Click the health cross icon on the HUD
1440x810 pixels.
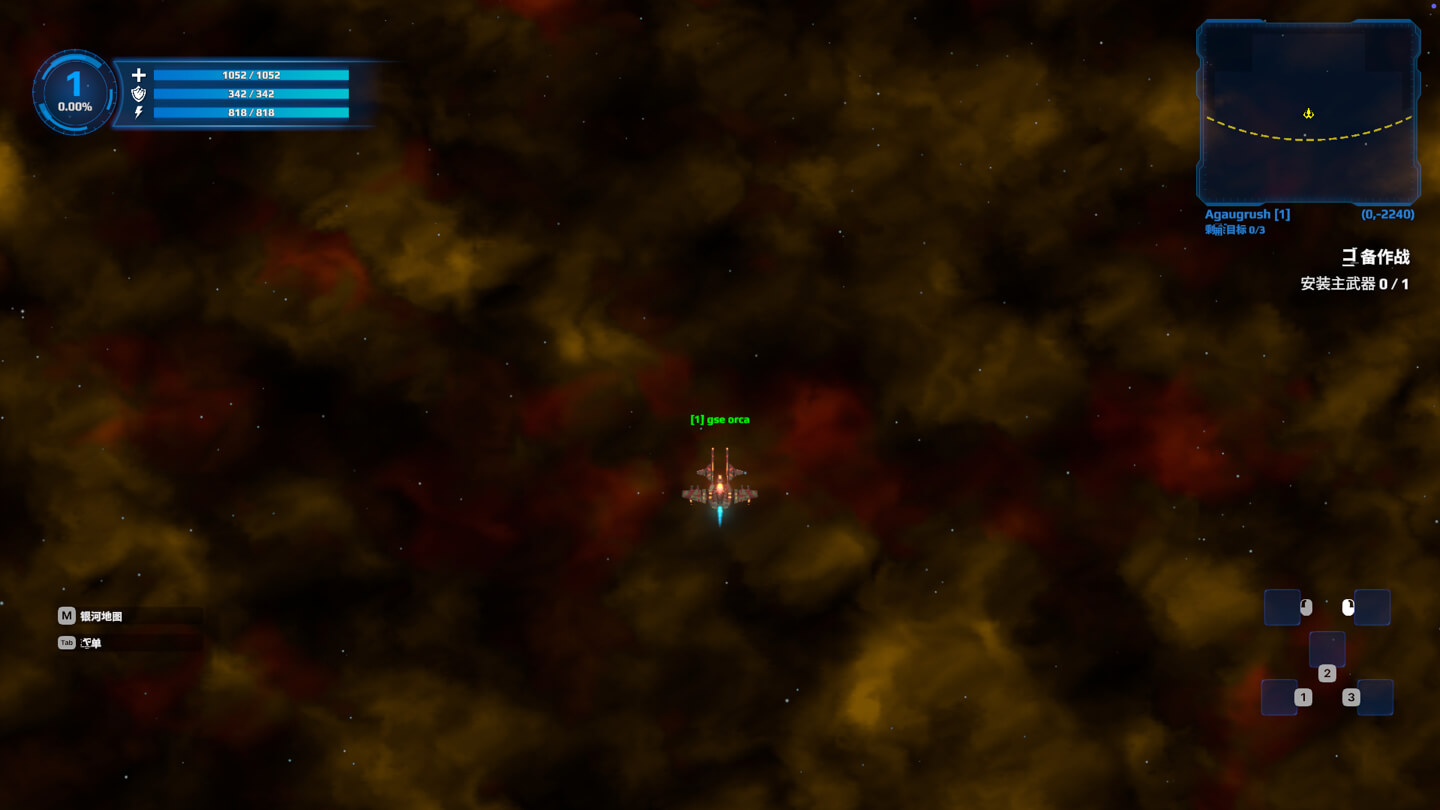tap(140, 74)
